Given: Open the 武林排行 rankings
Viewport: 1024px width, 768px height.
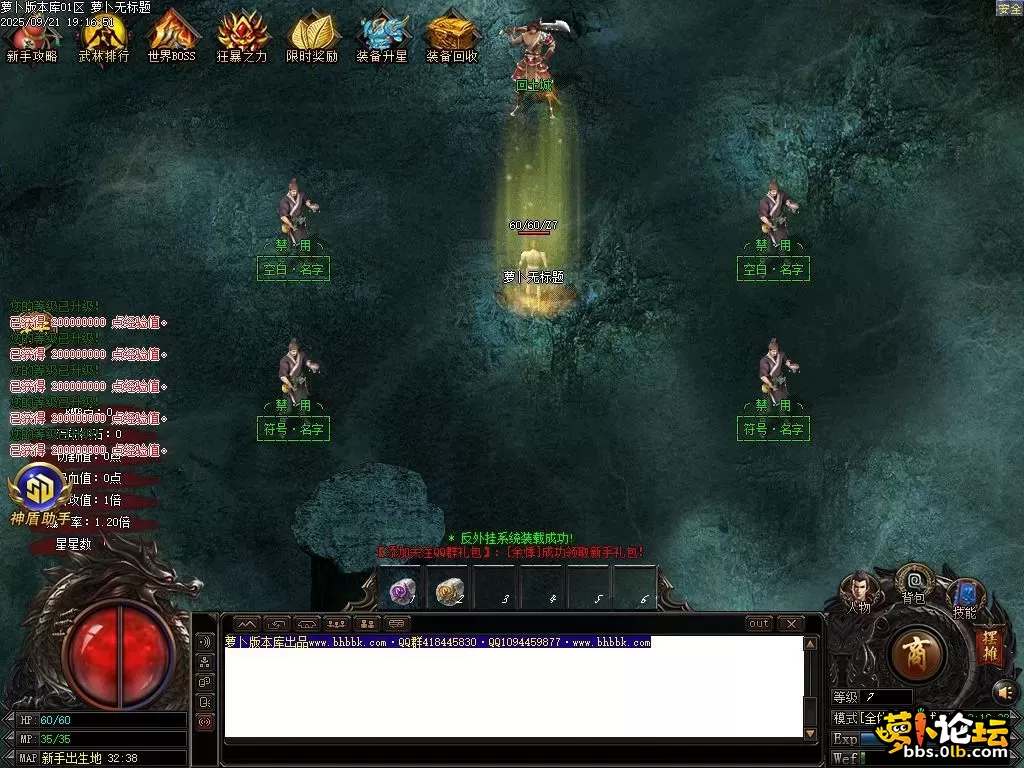Looking at the screenshot, I should 104,35.
